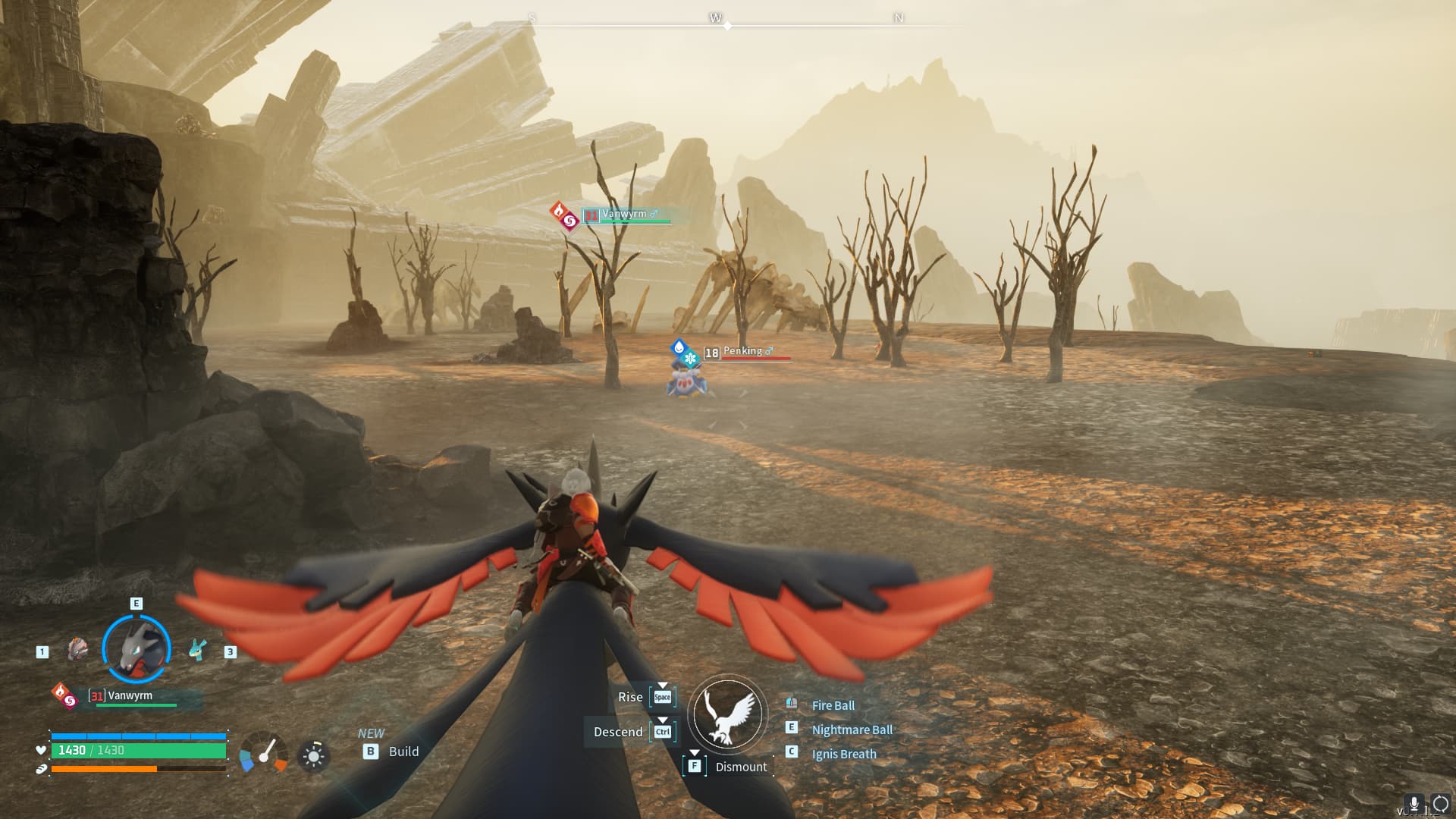Activate the eagle mount skill icon
1456x819 pixels.
[x=728, y=714]
